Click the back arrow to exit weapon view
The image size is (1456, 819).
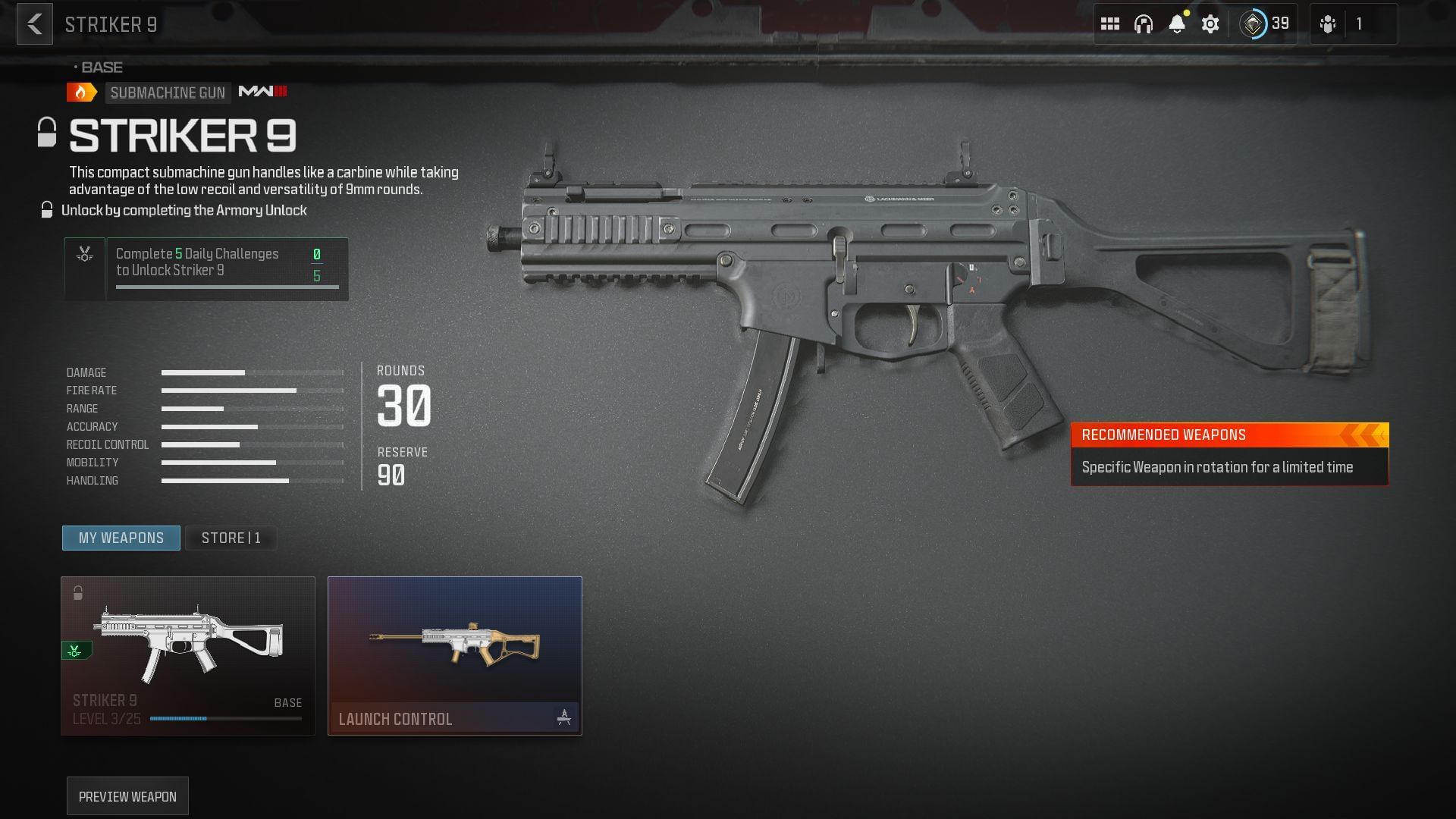(34, 25)
